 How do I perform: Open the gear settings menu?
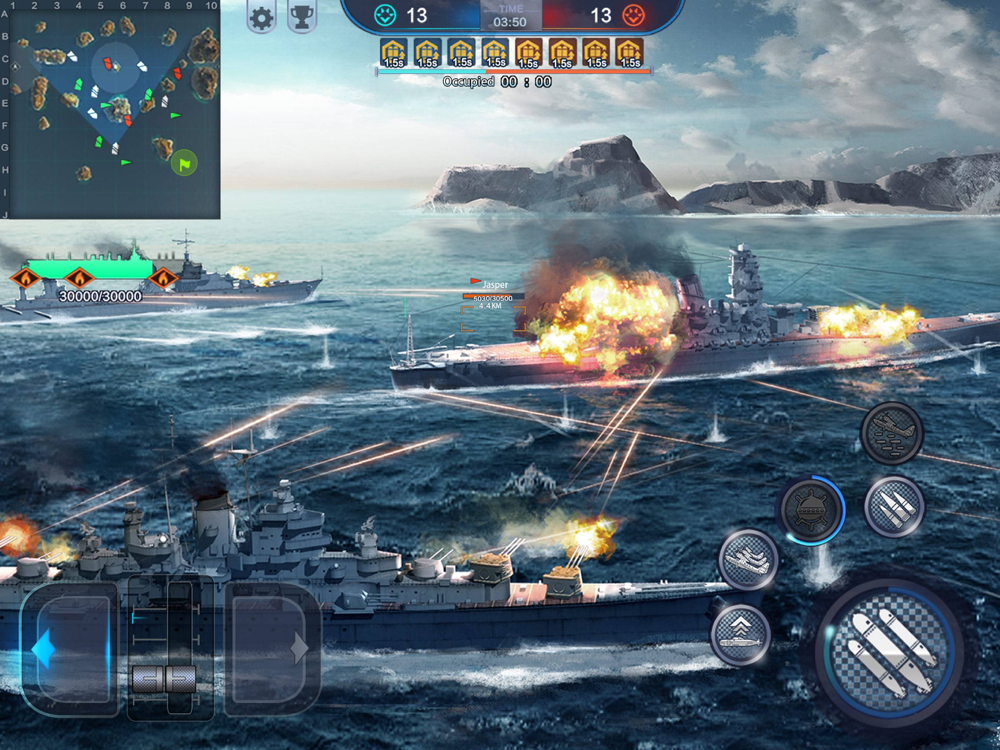point(261,18)
